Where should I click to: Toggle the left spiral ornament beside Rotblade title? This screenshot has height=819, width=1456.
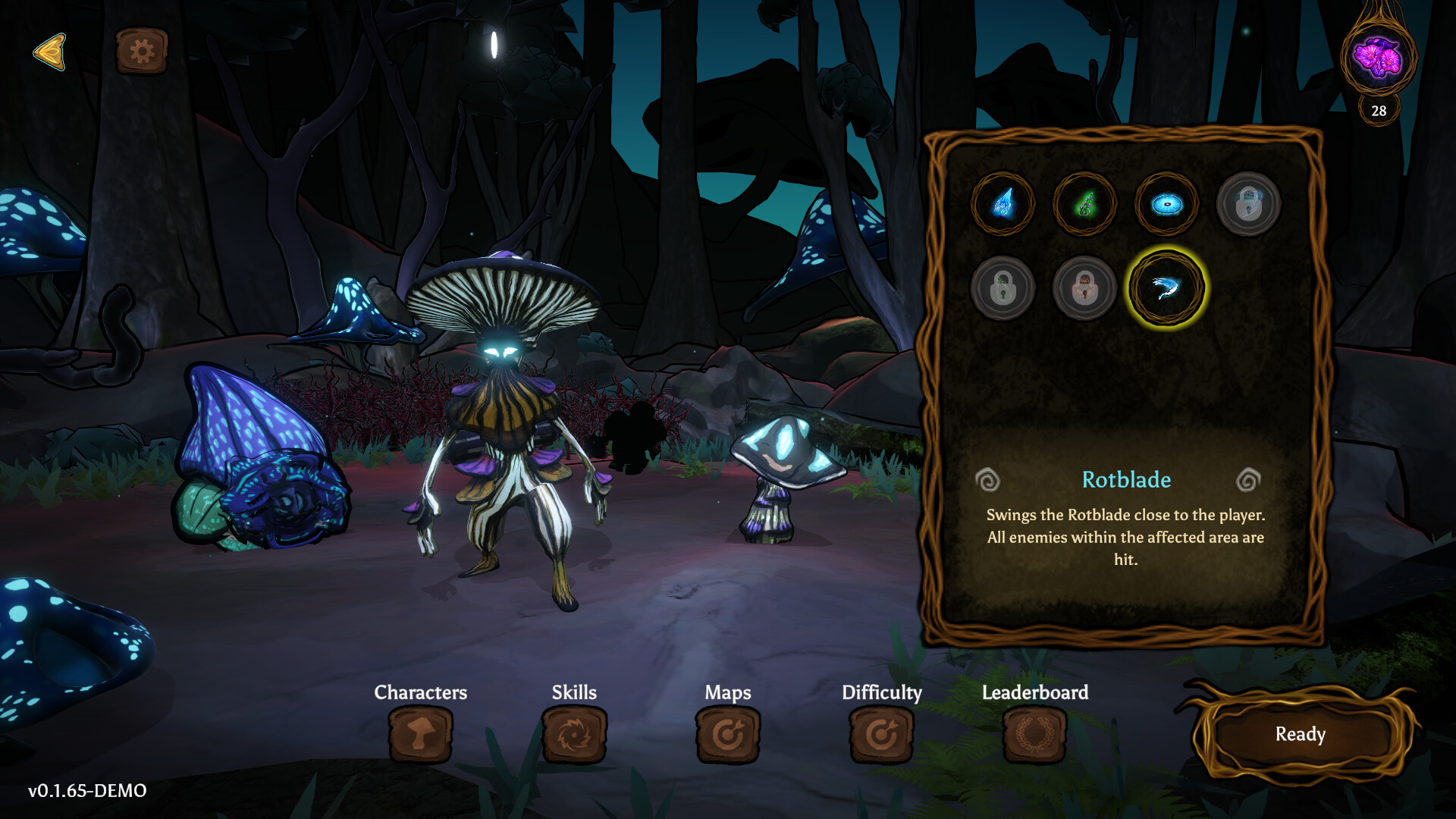tap(990, 480)
